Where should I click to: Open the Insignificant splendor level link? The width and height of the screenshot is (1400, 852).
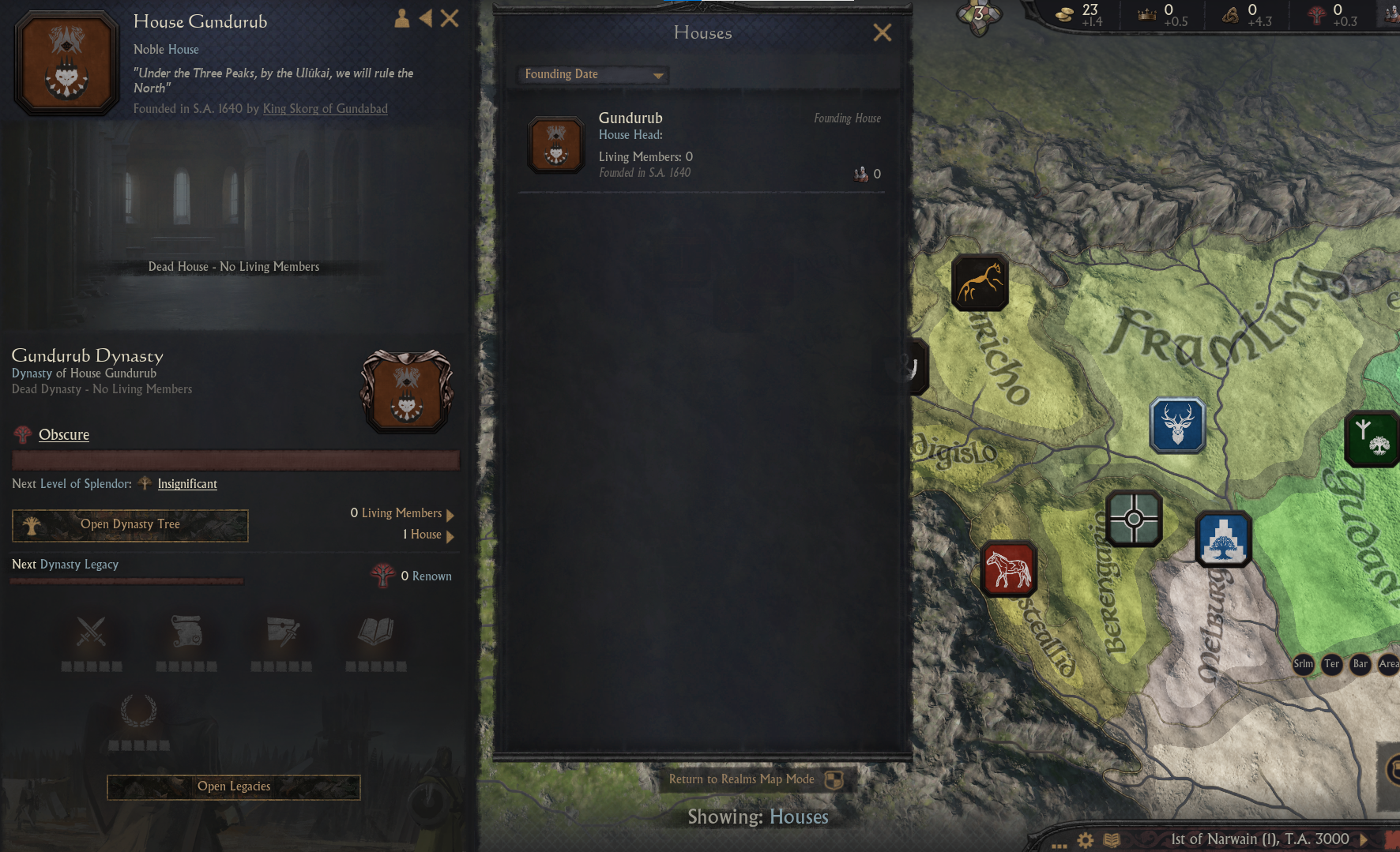[187, 483]
